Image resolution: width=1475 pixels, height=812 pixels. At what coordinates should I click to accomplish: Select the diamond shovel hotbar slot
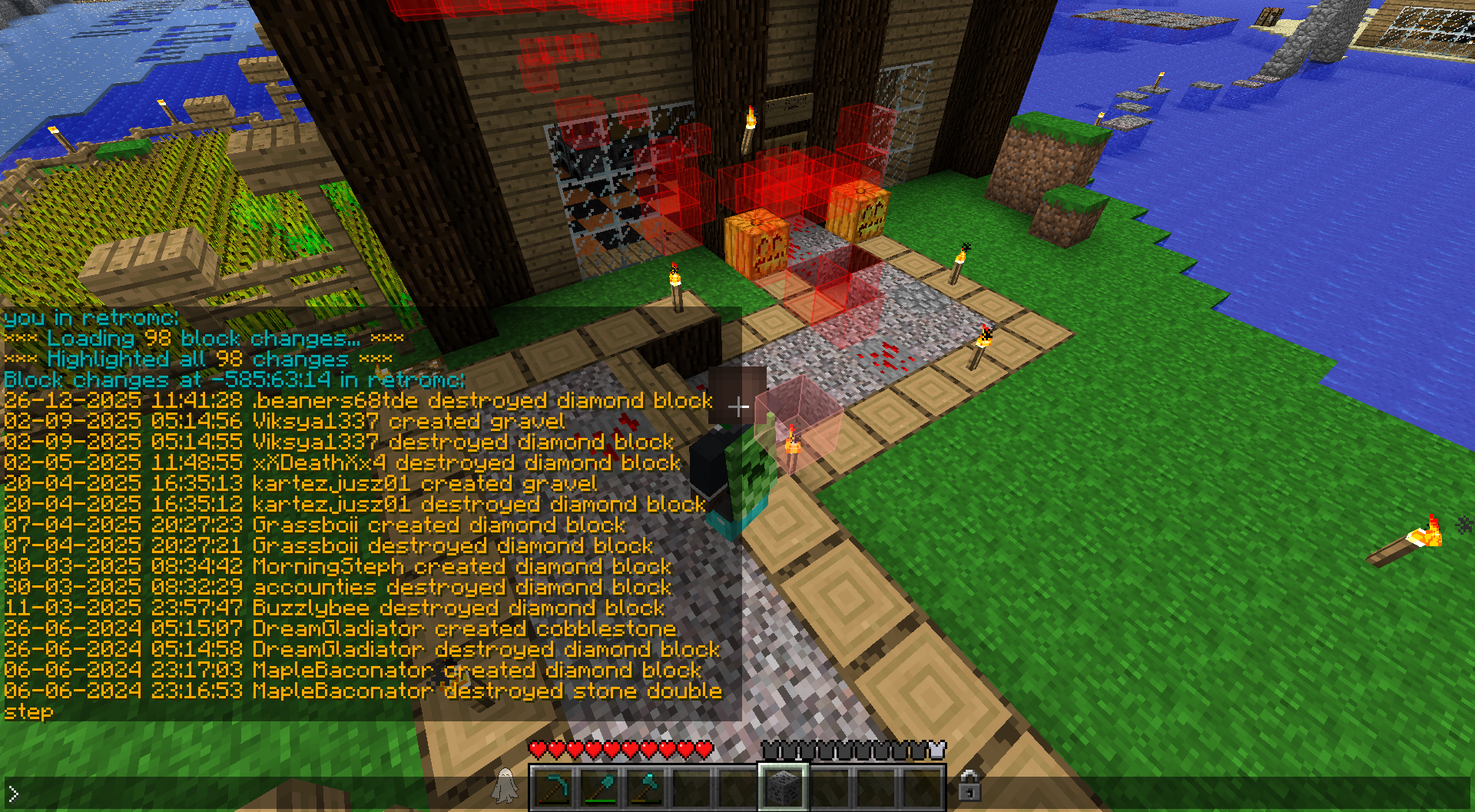click(600, 787)
